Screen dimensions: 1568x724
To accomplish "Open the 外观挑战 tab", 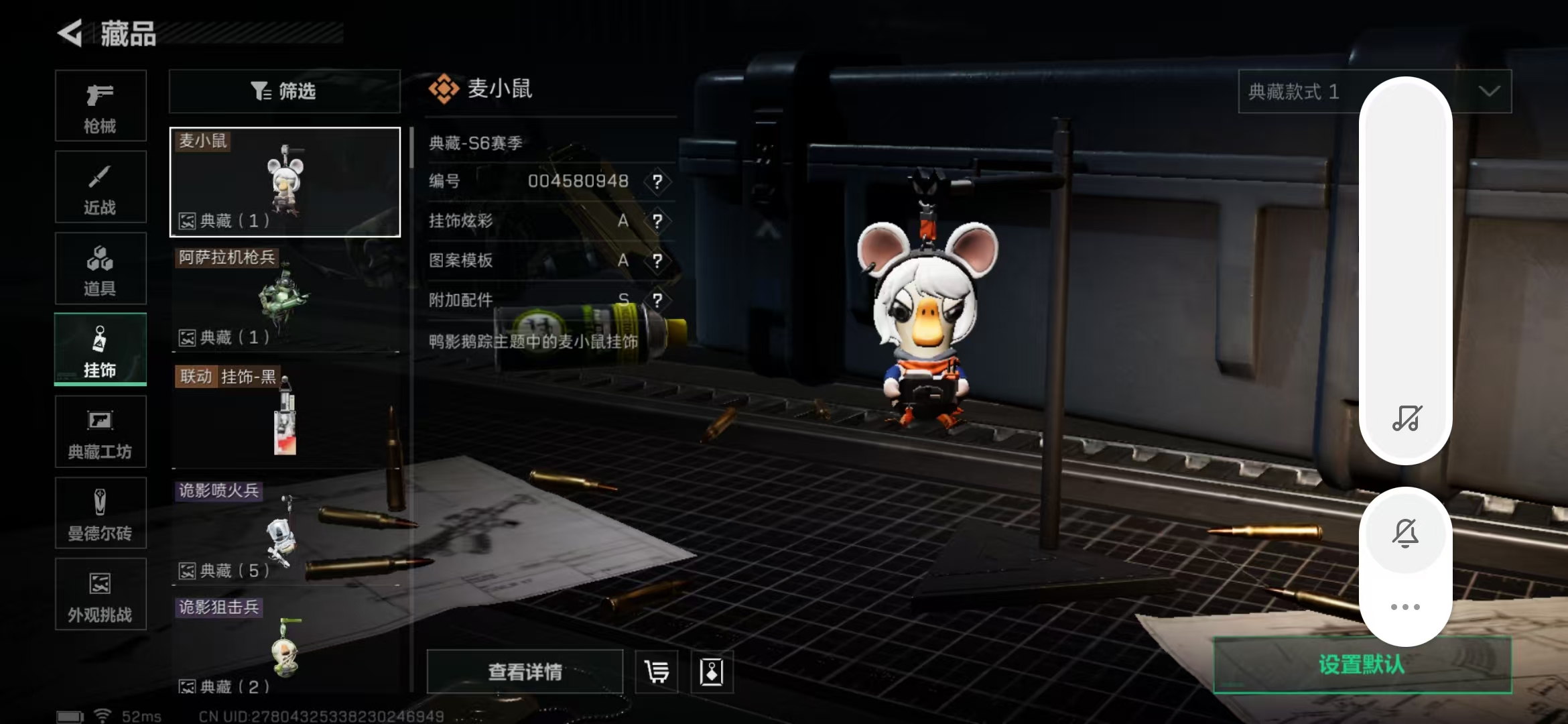I will 101,595.
